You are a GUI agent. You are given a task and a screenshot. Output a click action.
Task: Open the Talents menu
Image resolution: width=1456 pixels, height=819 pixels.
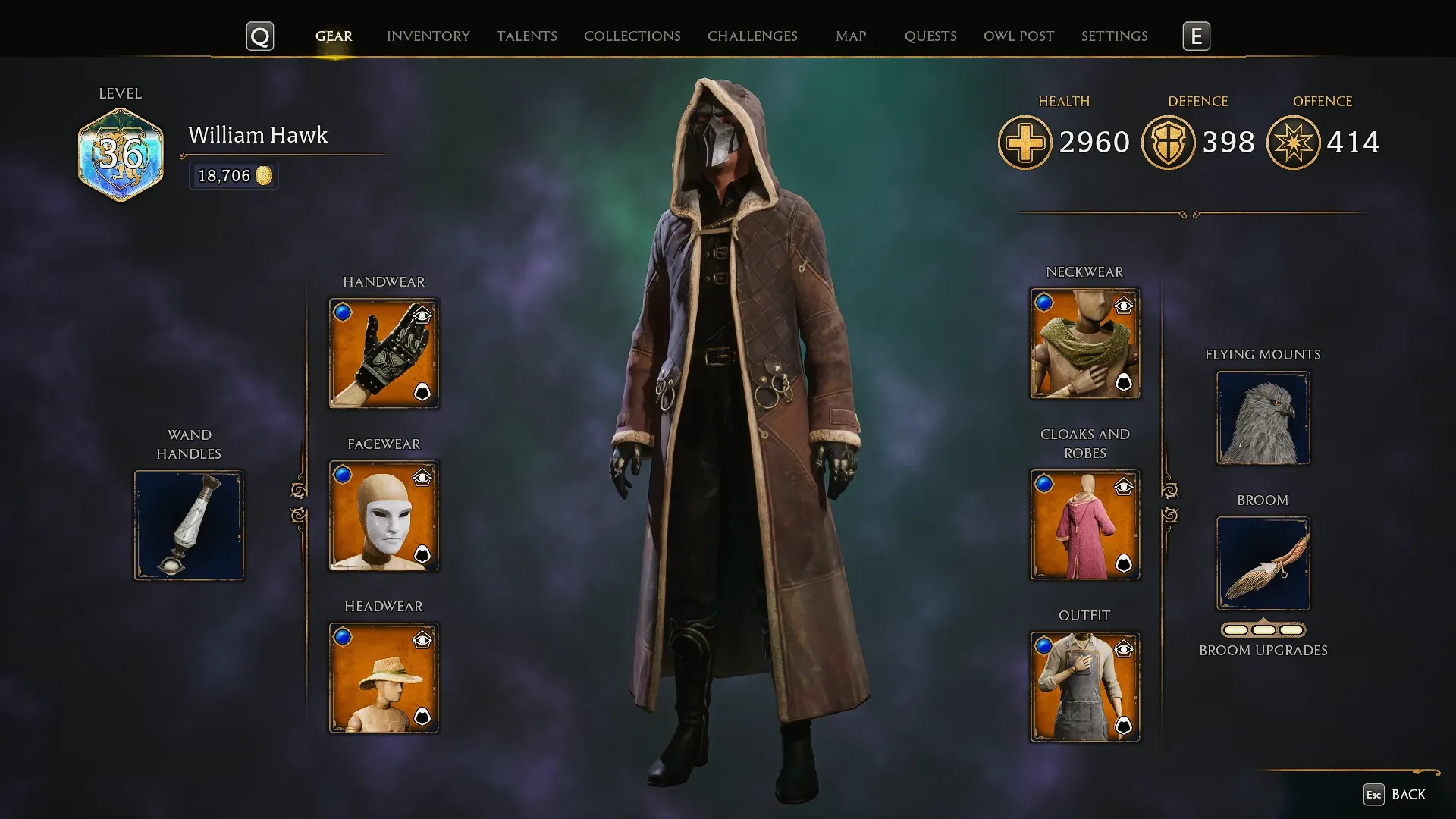(x=527, y=36)
